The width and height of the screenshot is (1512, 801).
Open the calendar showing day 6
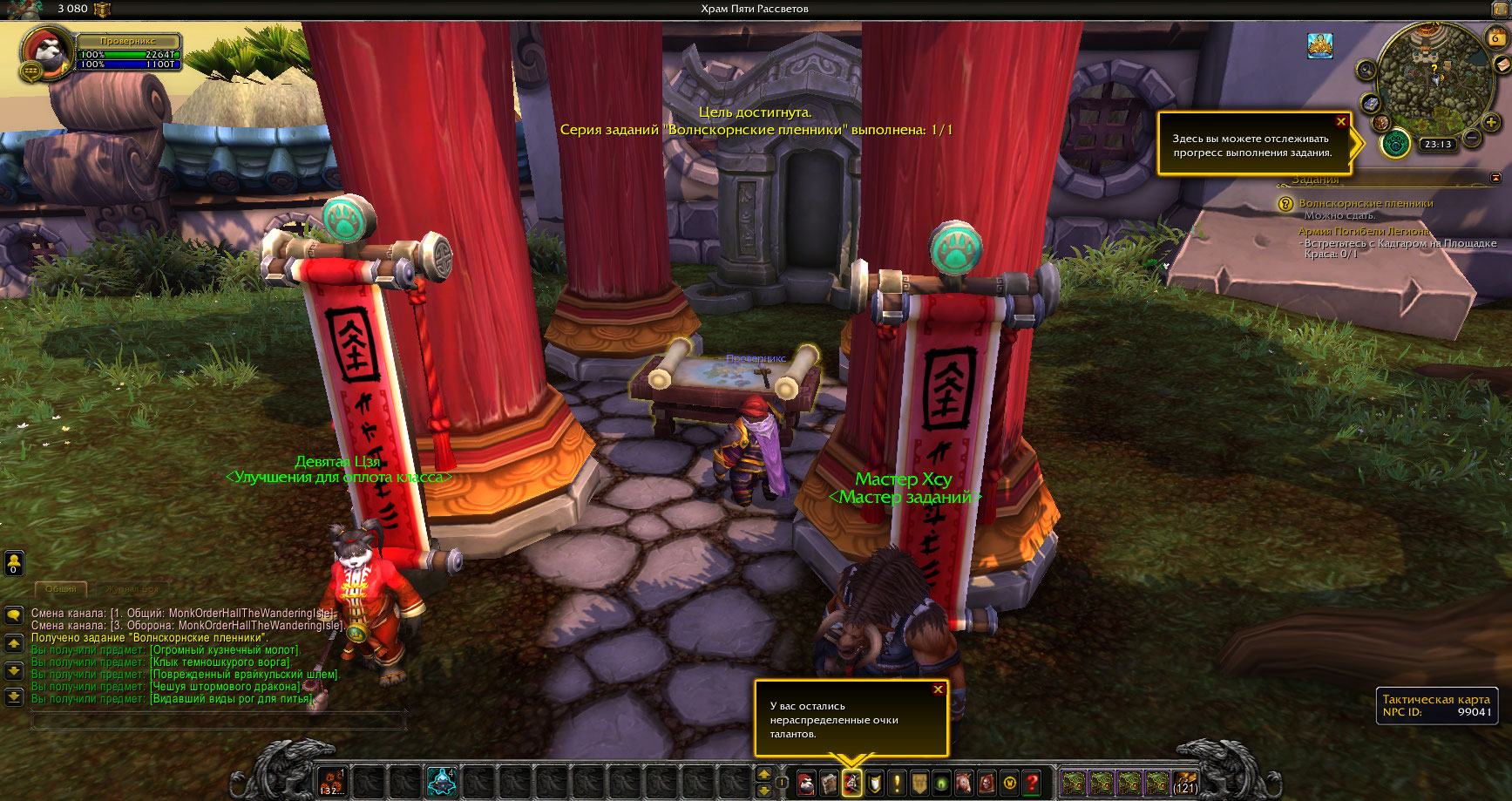tap(1495, 37)
